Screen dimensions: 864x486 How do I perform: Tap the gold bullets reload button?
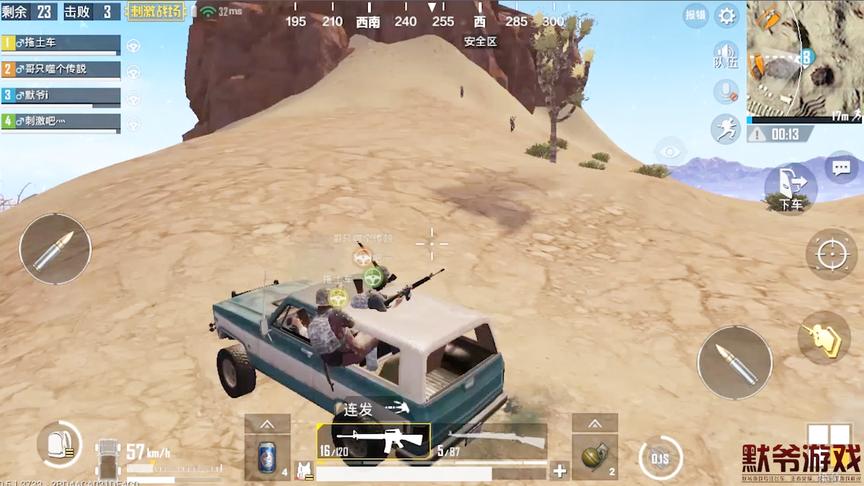coord(823,337)
